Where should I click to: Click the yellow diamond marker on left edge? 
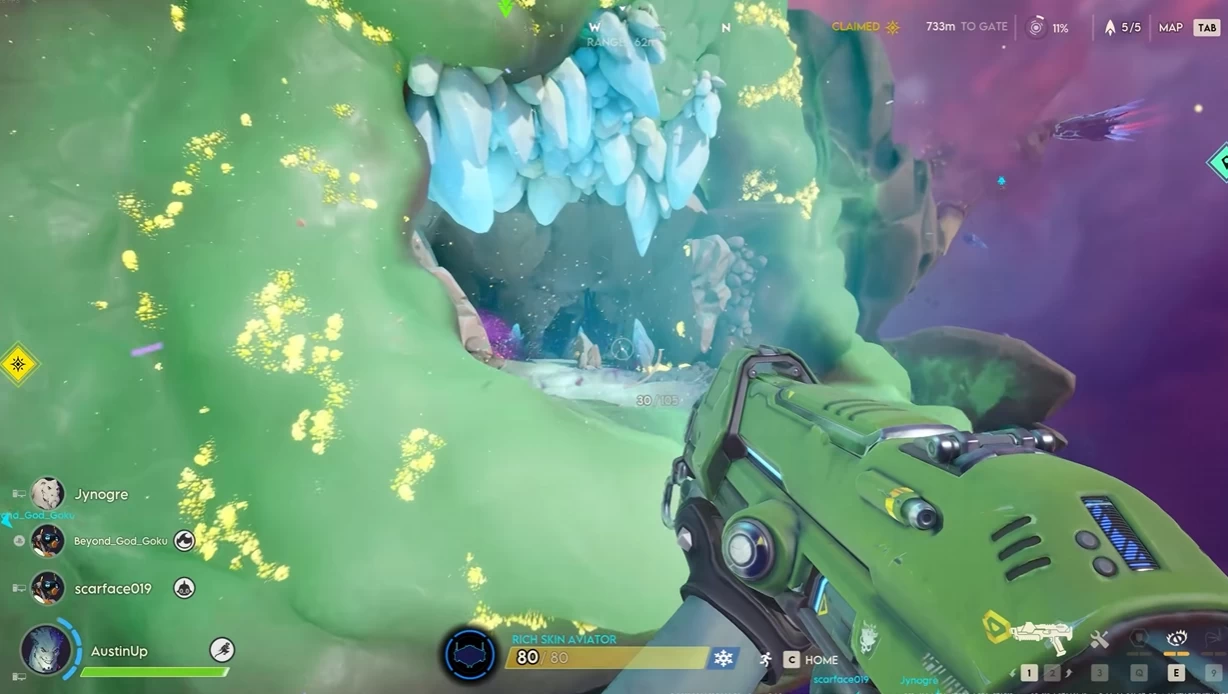pos(18,364)
